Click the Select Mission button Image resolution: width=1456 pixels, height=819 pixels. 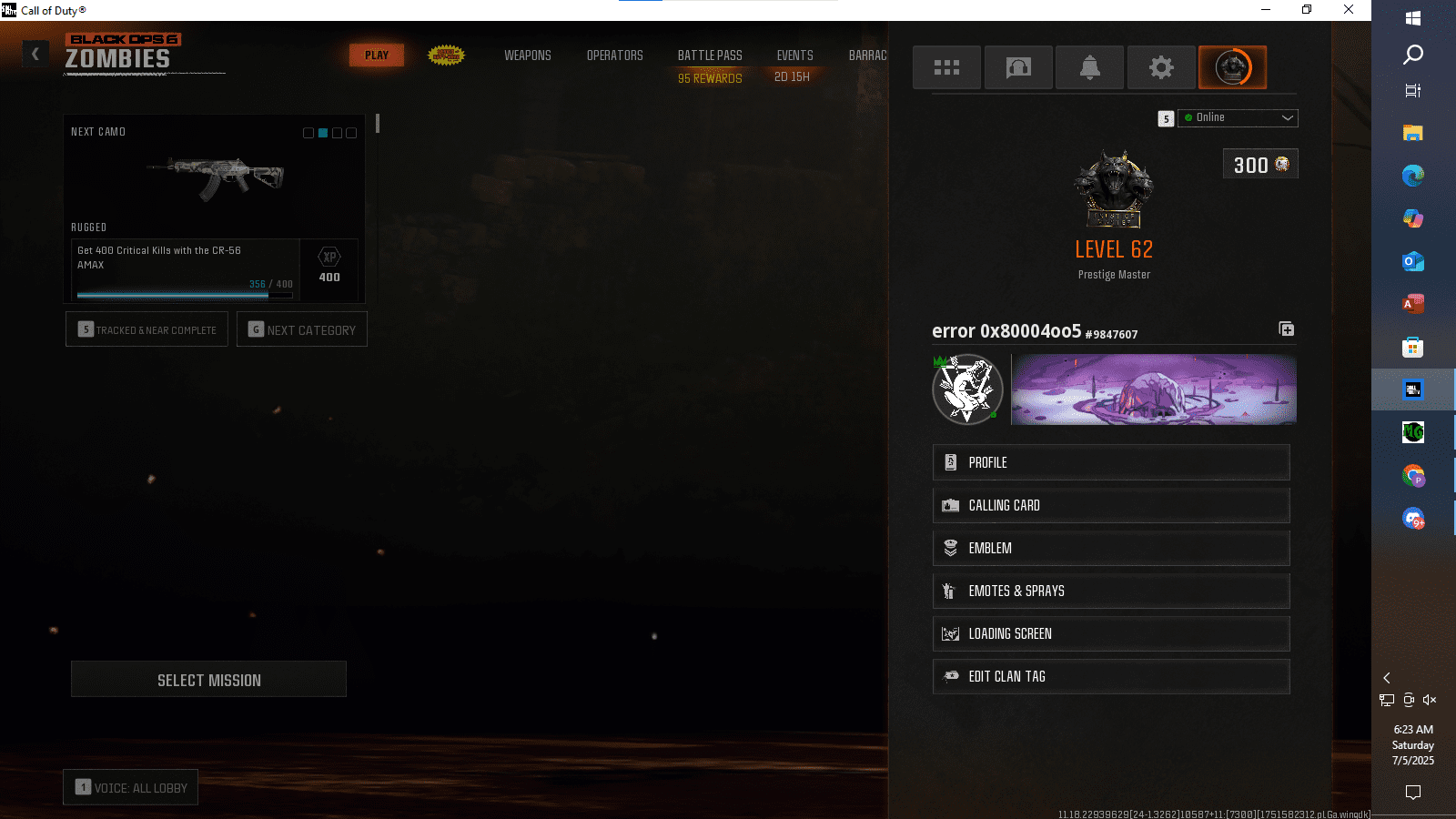tap(208, 679)
